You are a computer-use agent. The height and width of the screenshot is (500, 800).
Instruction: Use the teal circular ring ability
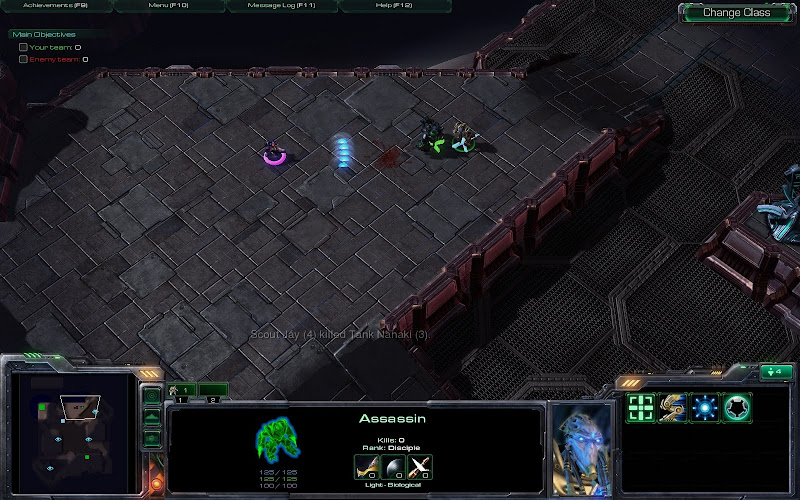[x=736, y=407]
